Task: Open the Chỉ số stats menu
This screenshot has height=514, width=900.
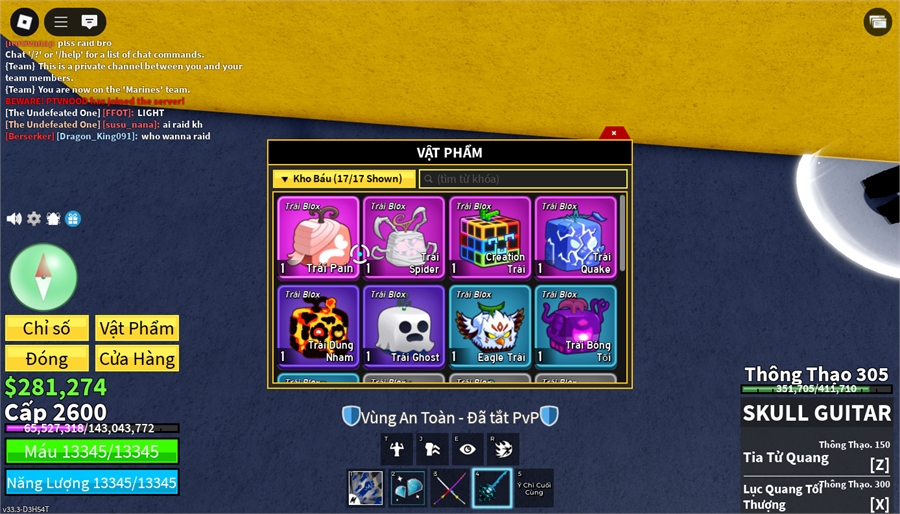Action: tap(47, 328)
